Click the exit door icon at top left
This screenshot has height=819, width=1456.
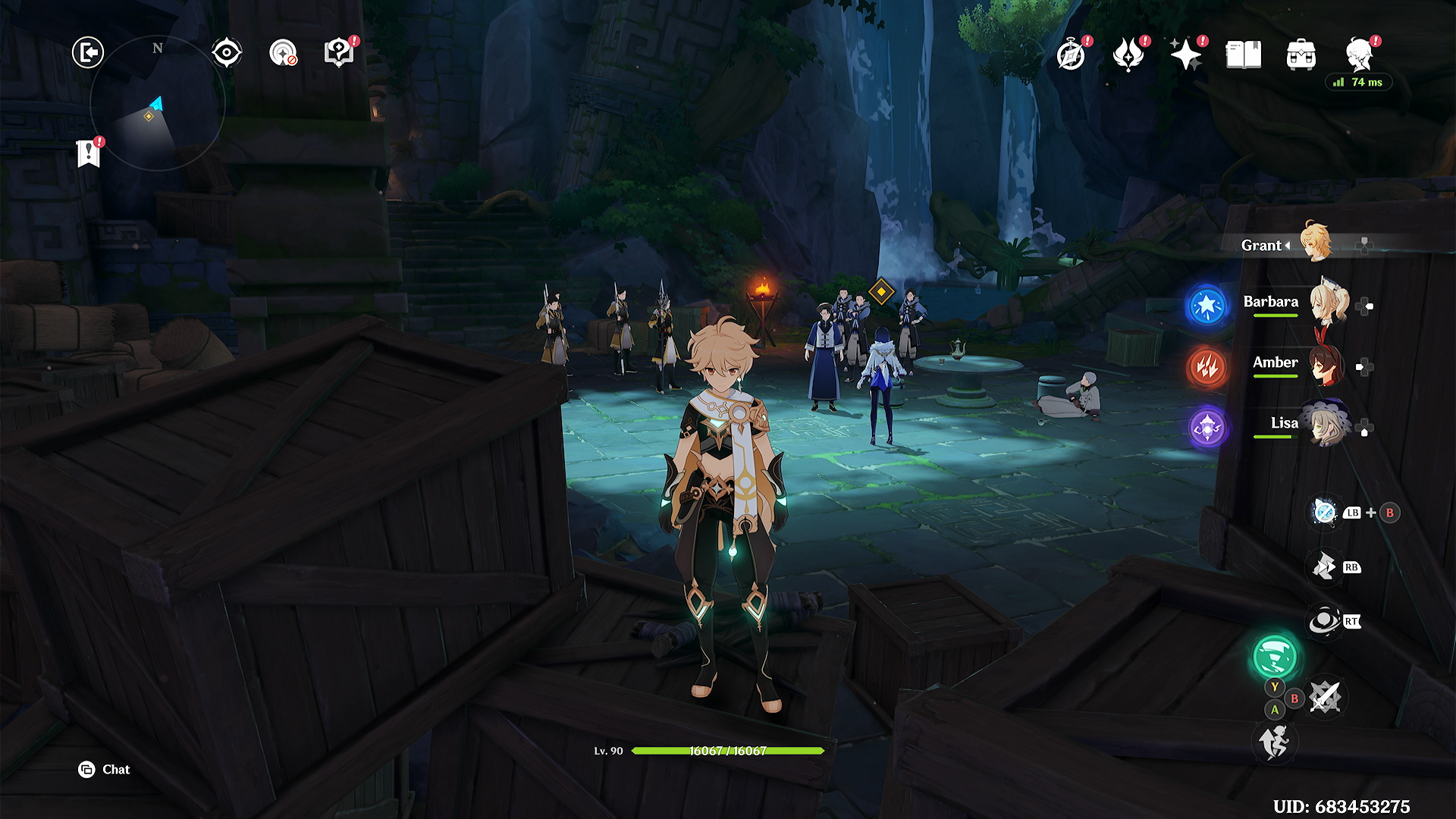(x=88, y=53)
